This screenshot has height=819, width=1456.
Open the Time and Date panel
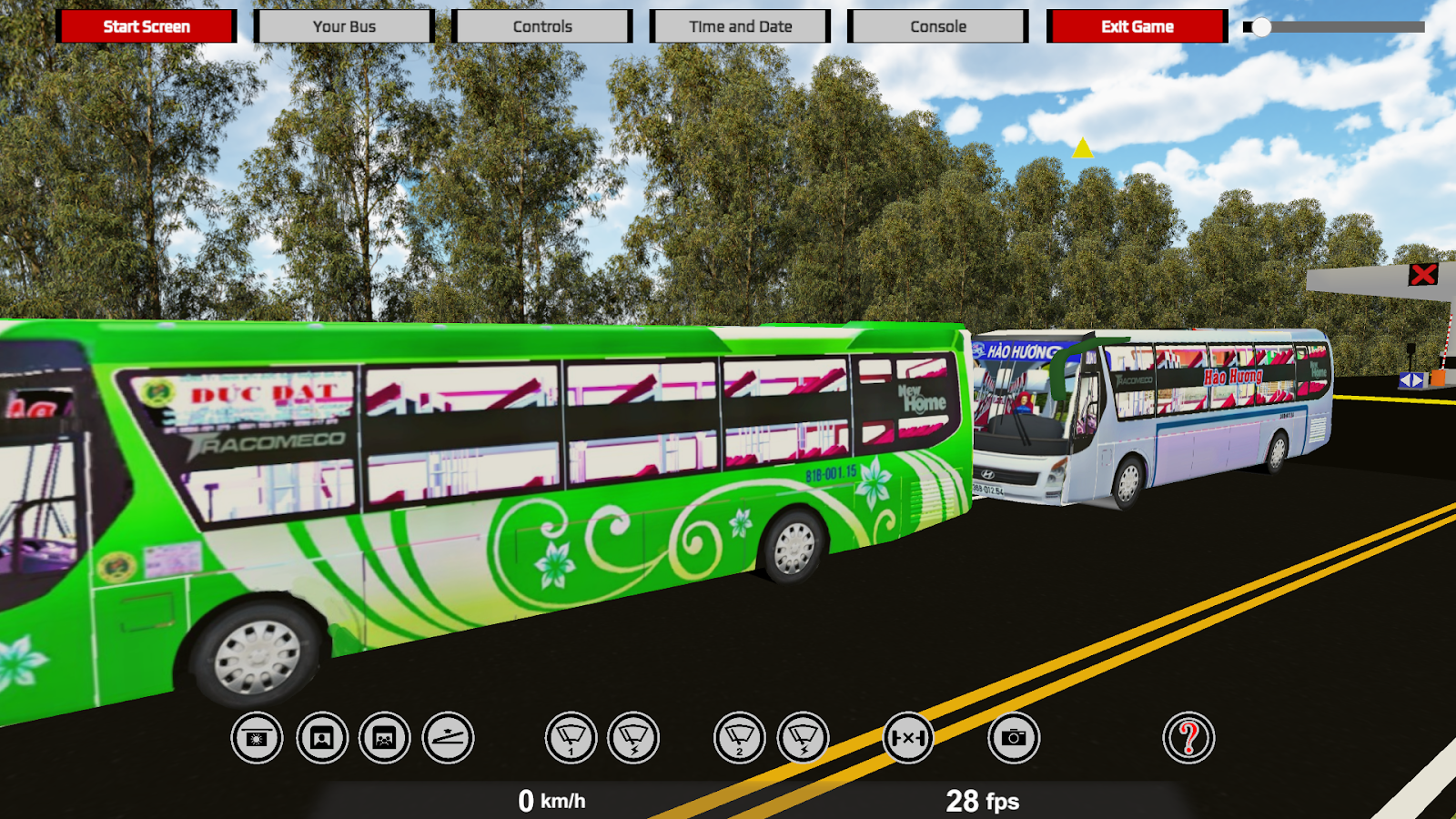(x=740, y=26)
